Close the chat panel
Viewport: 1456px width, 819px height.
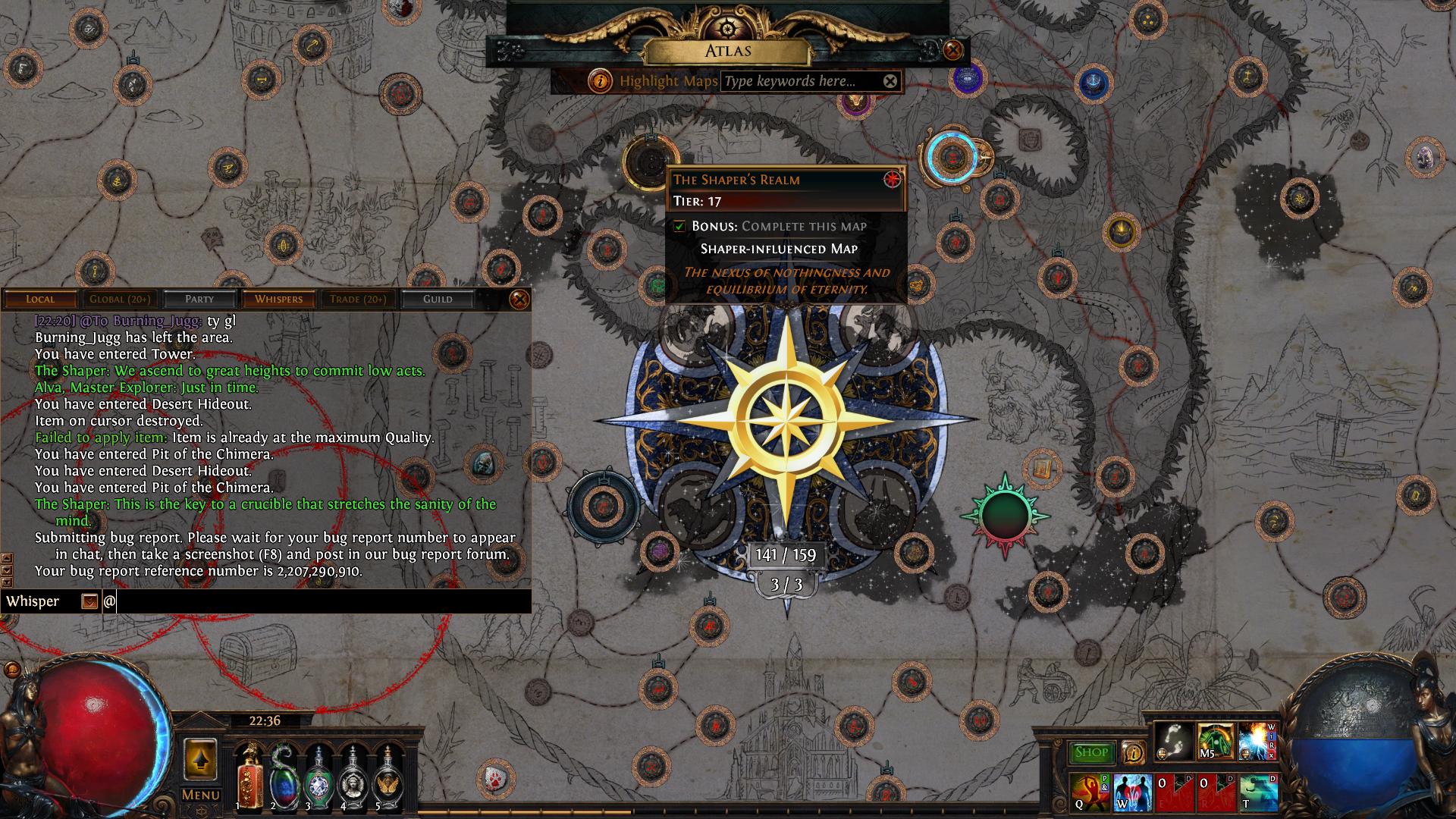[519, 300]
